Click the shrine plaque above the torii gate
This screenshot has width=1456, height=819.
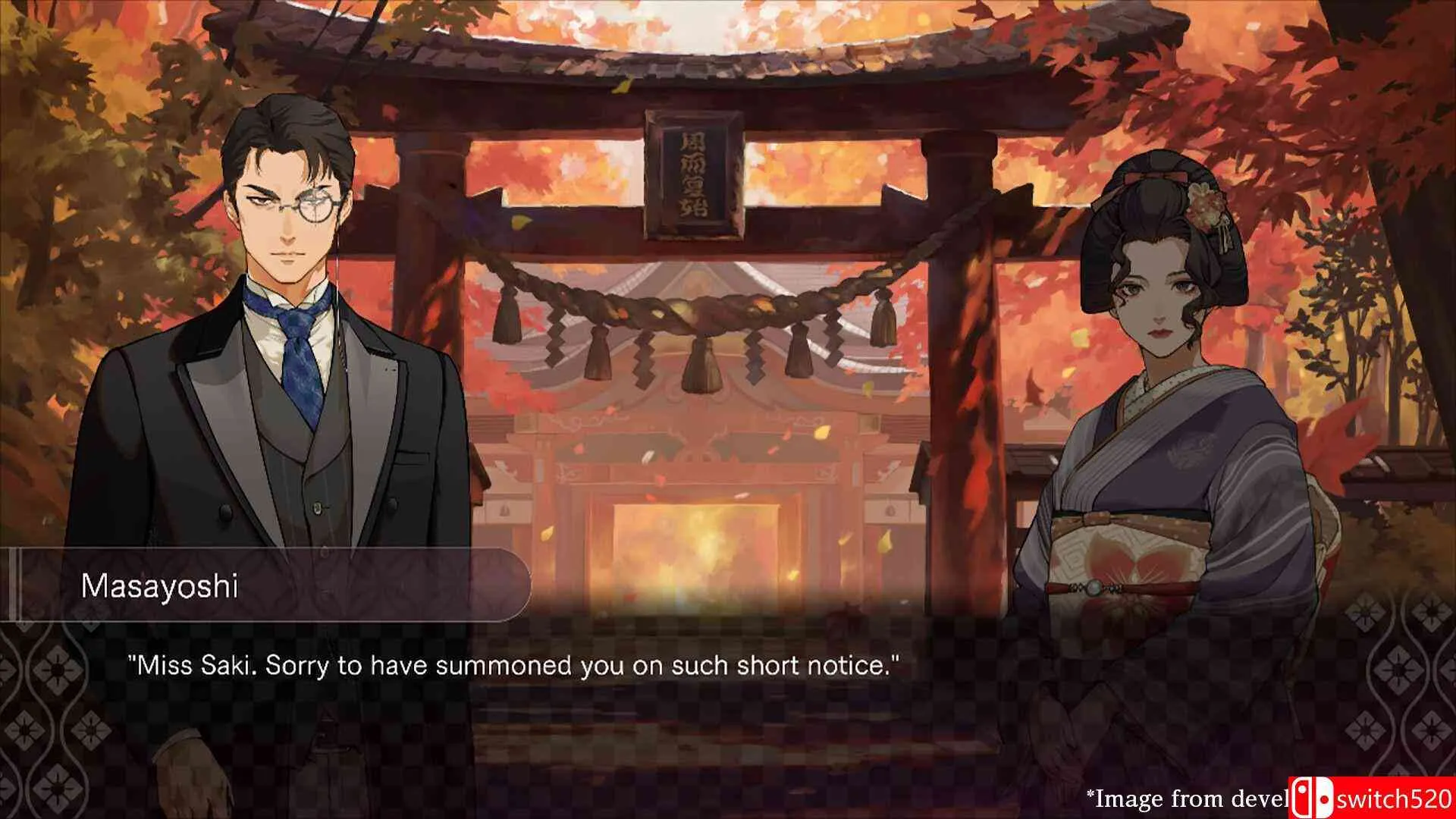[x=692, y=174]
